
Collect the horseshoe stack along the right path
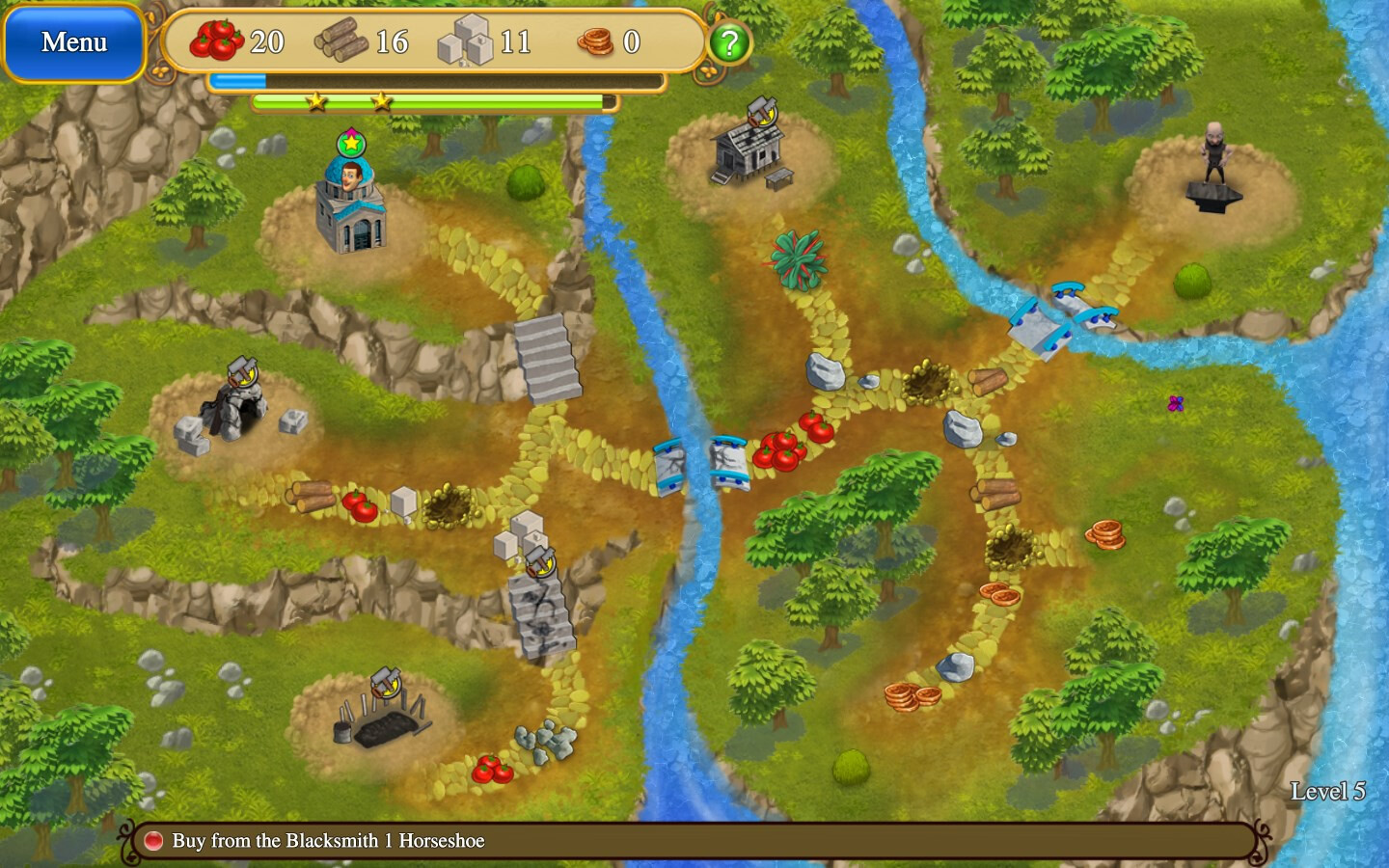pos(1104,533)
